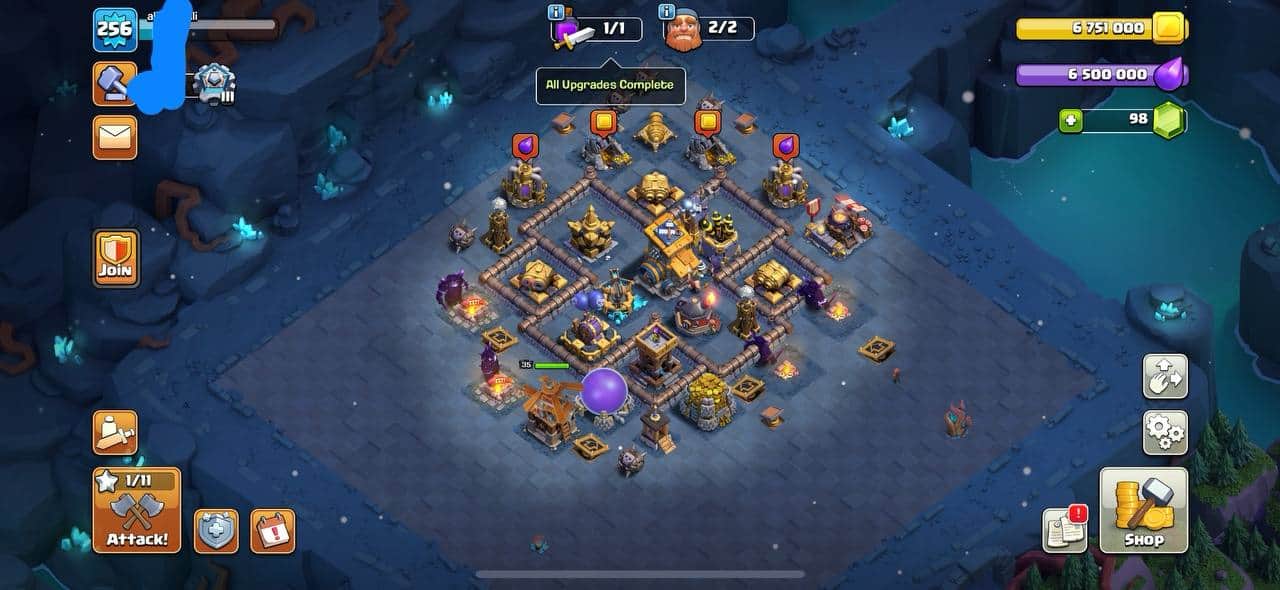Open the settings gears menu
Screen dimensions: 1280x590
(1165, 432)
